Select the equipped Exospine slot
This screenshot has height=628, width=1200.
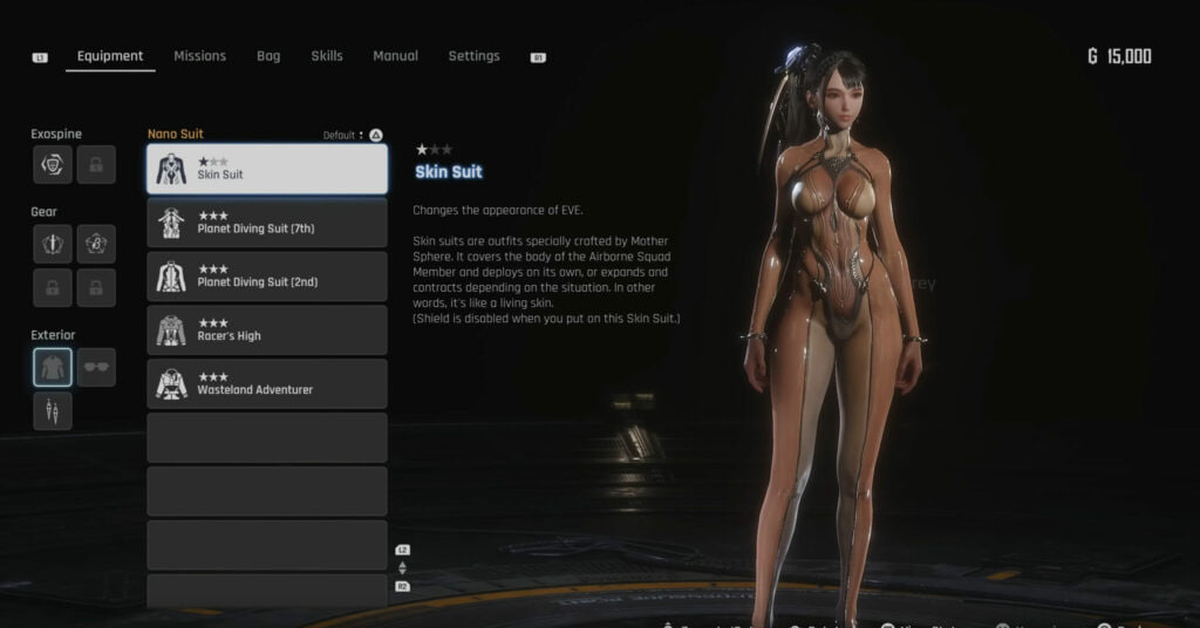(x=52, y=165)
